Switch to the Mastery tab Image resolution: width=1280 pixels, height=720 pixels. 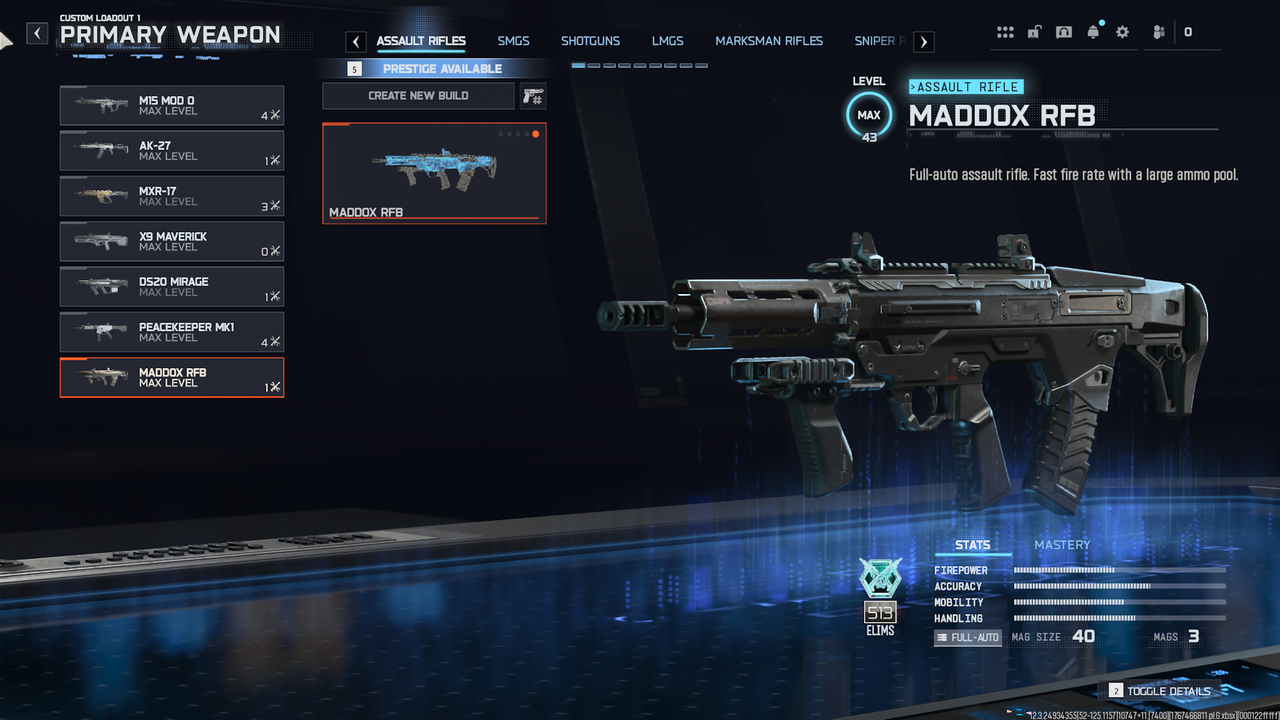[x=1062, y=545]
